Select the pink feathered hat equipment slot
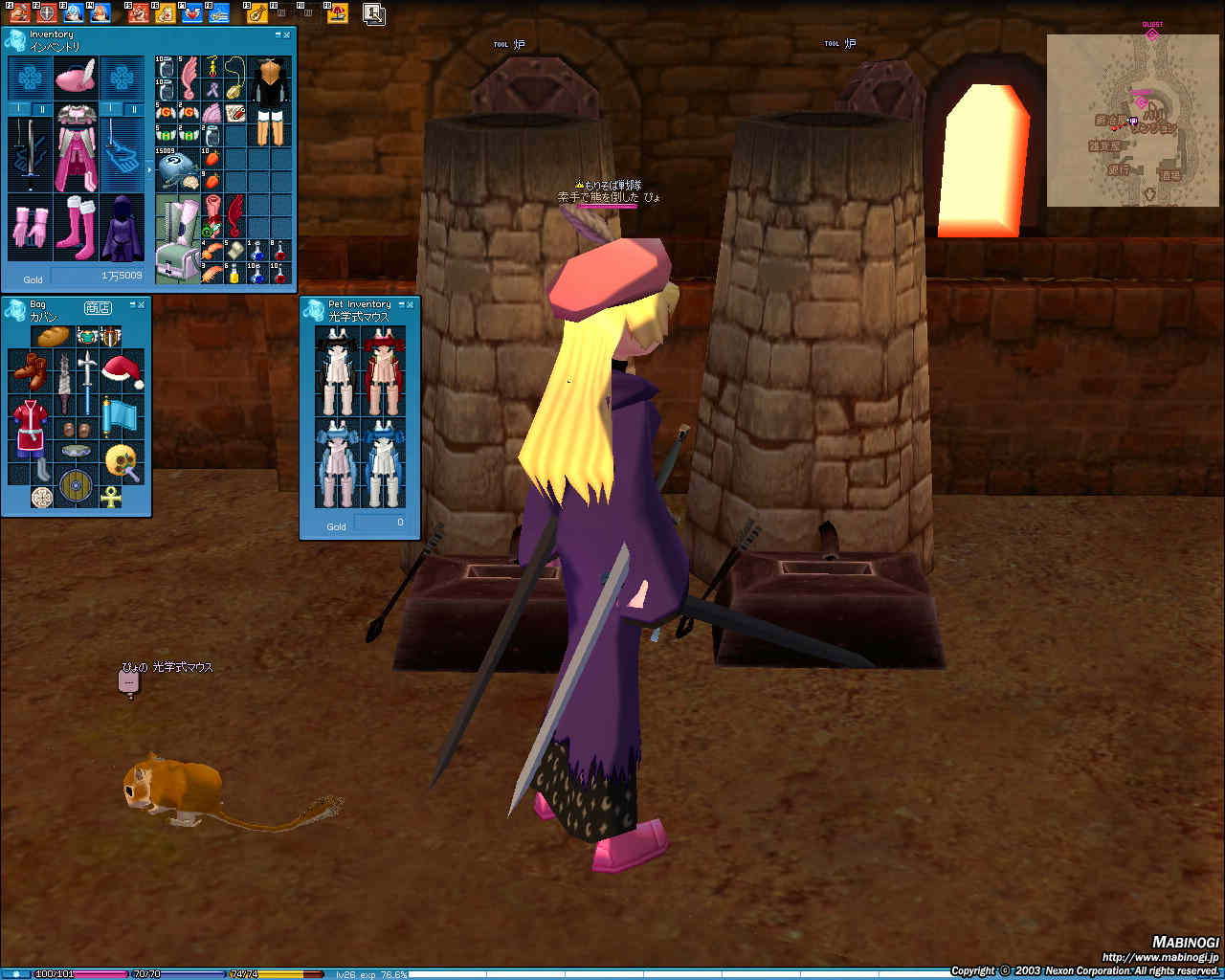 (75, 77)
